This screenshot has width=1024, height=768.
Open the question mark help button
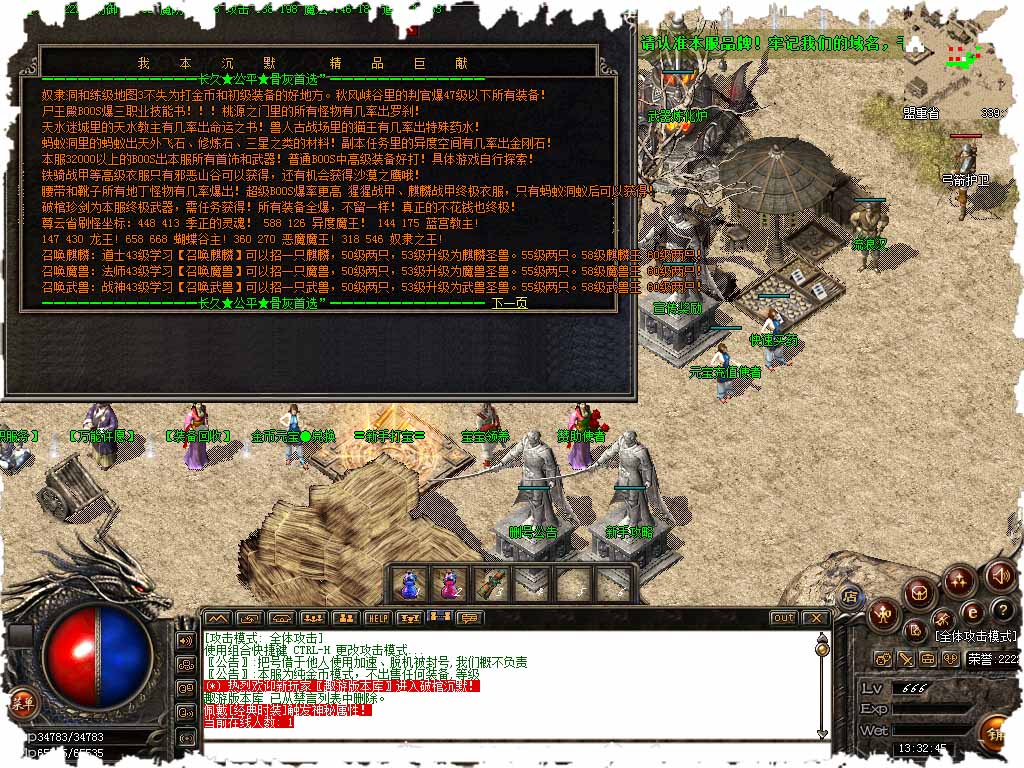(1003, 610)
